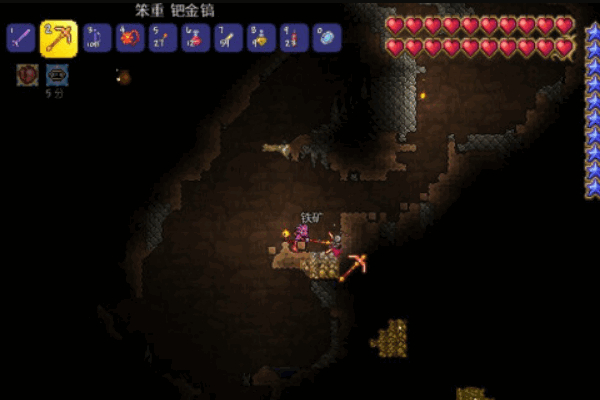The width and height of the screenshot is (600, 400).
Task: Select the magic mirror in the last slot
Action: pos(327,39)
